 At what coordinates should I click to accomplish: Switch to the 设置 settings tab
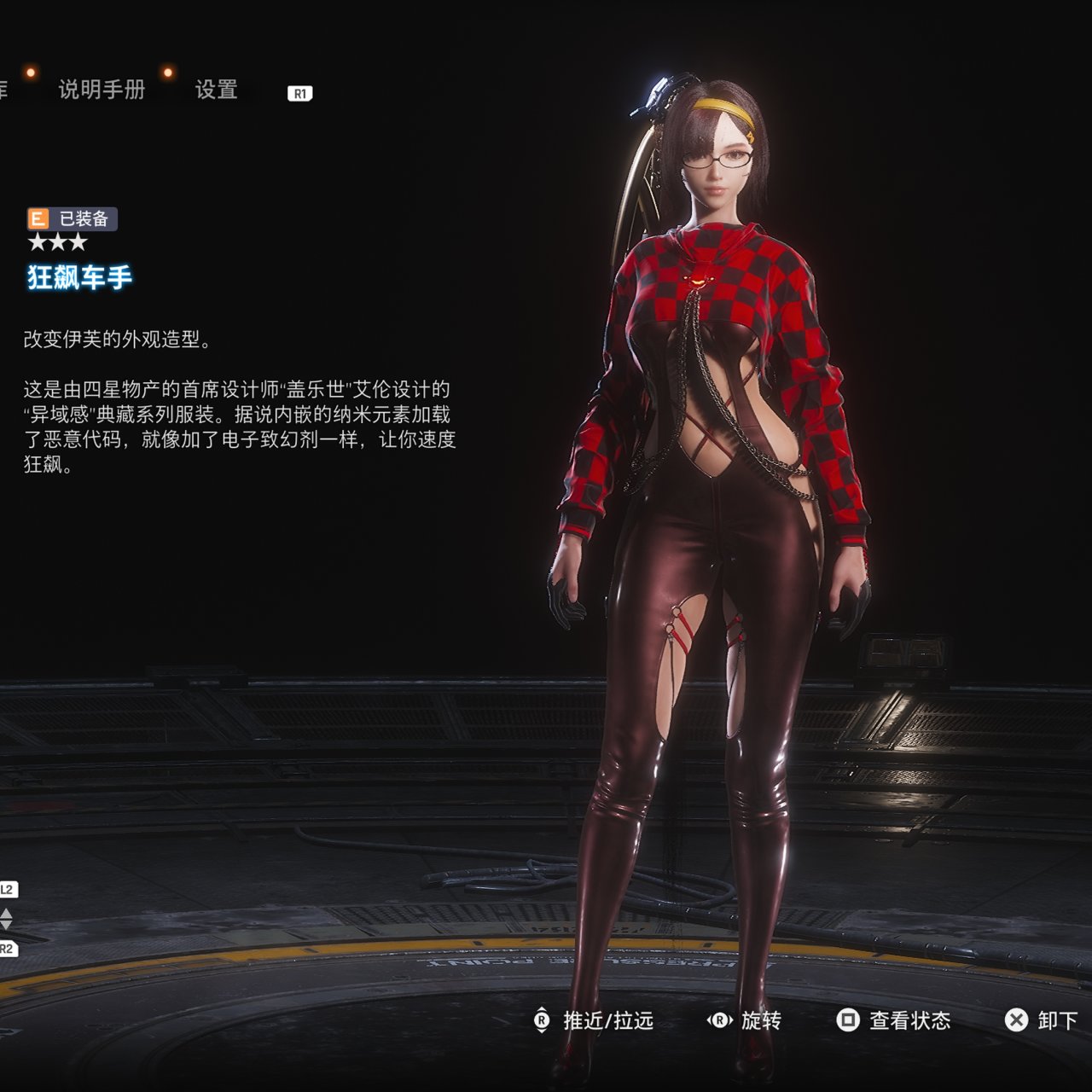click(217, 88)
